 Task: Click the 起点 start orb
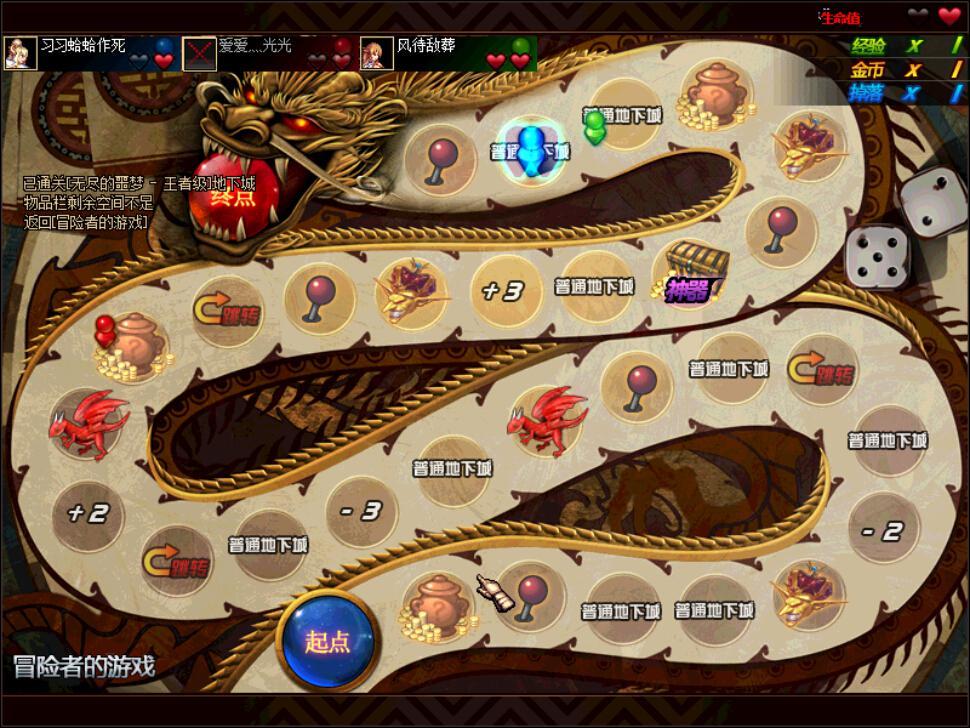[328, 640]
